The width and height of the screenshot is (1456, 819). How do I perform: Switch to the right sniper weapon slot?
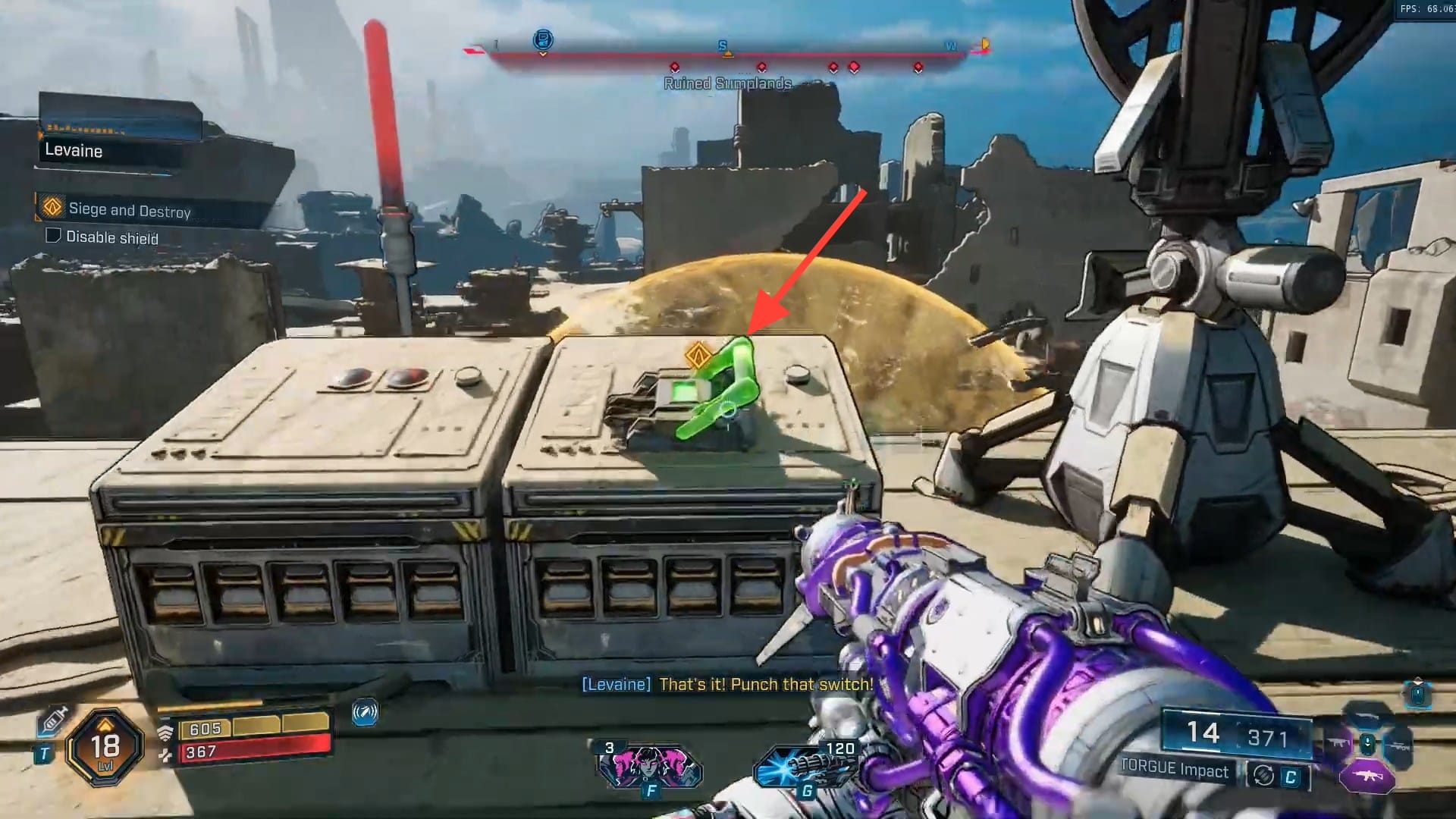pyautogui.click(x=1397, y=746)
